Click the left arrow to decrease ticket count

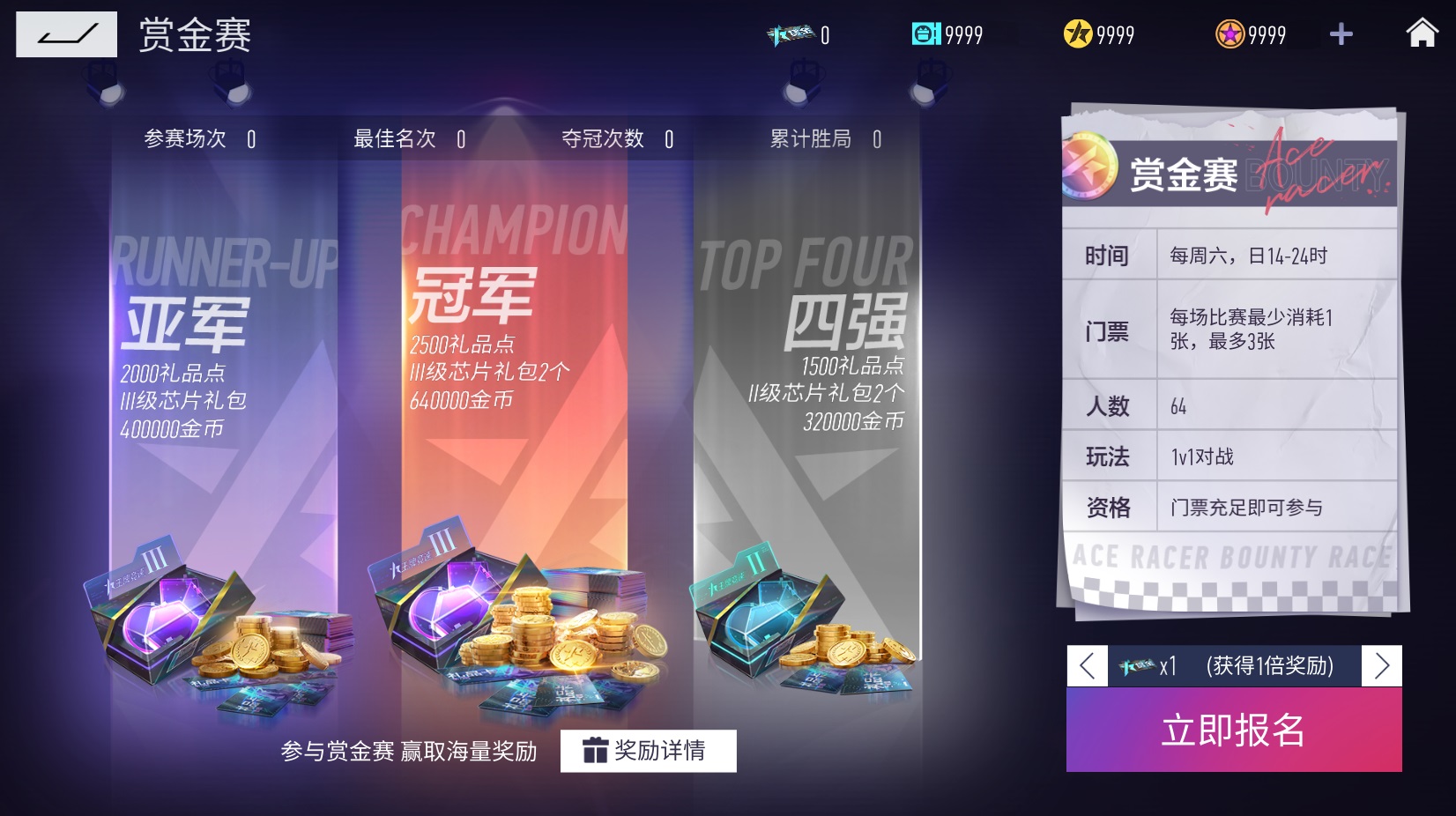[1087, 666]
